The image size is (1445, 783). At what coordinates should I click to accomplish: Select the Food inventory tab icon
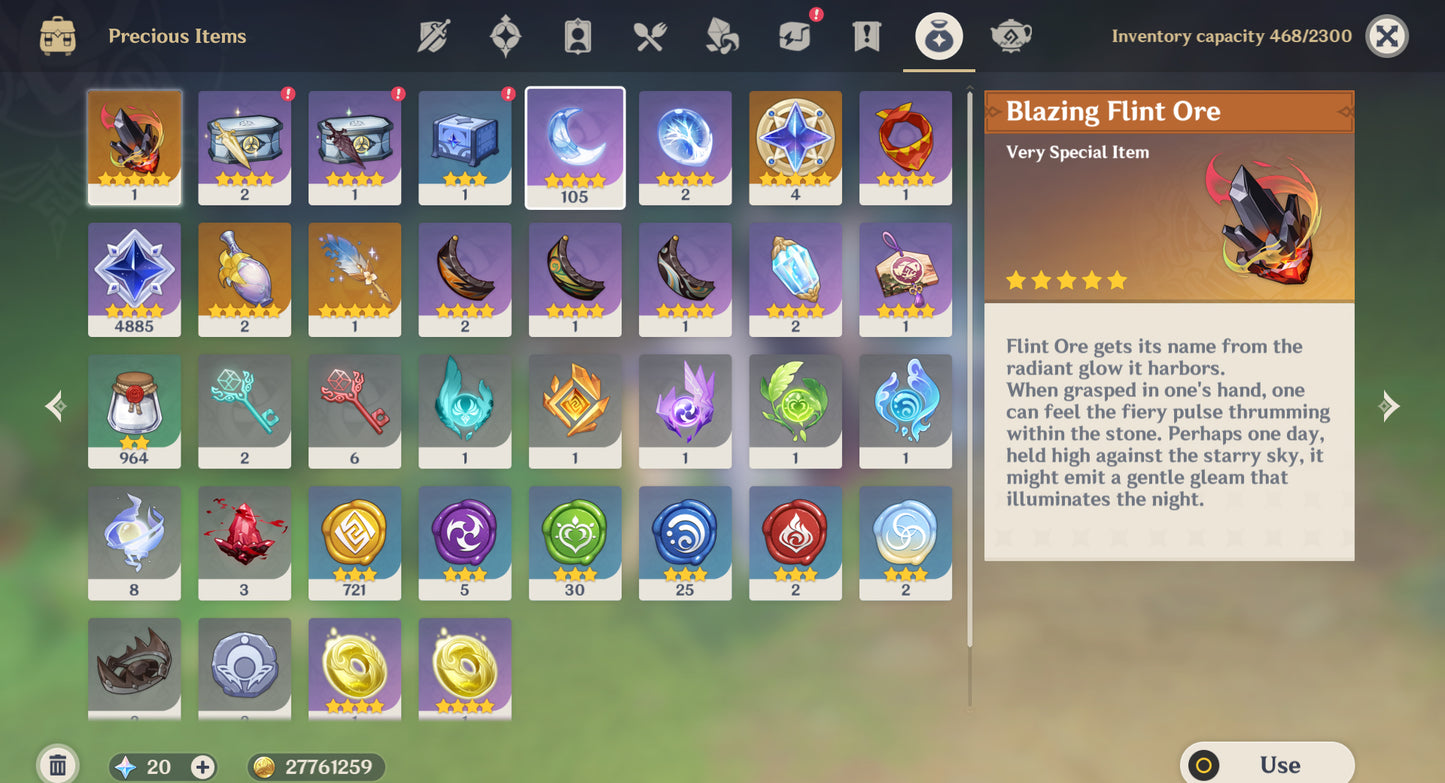(648, 35)
